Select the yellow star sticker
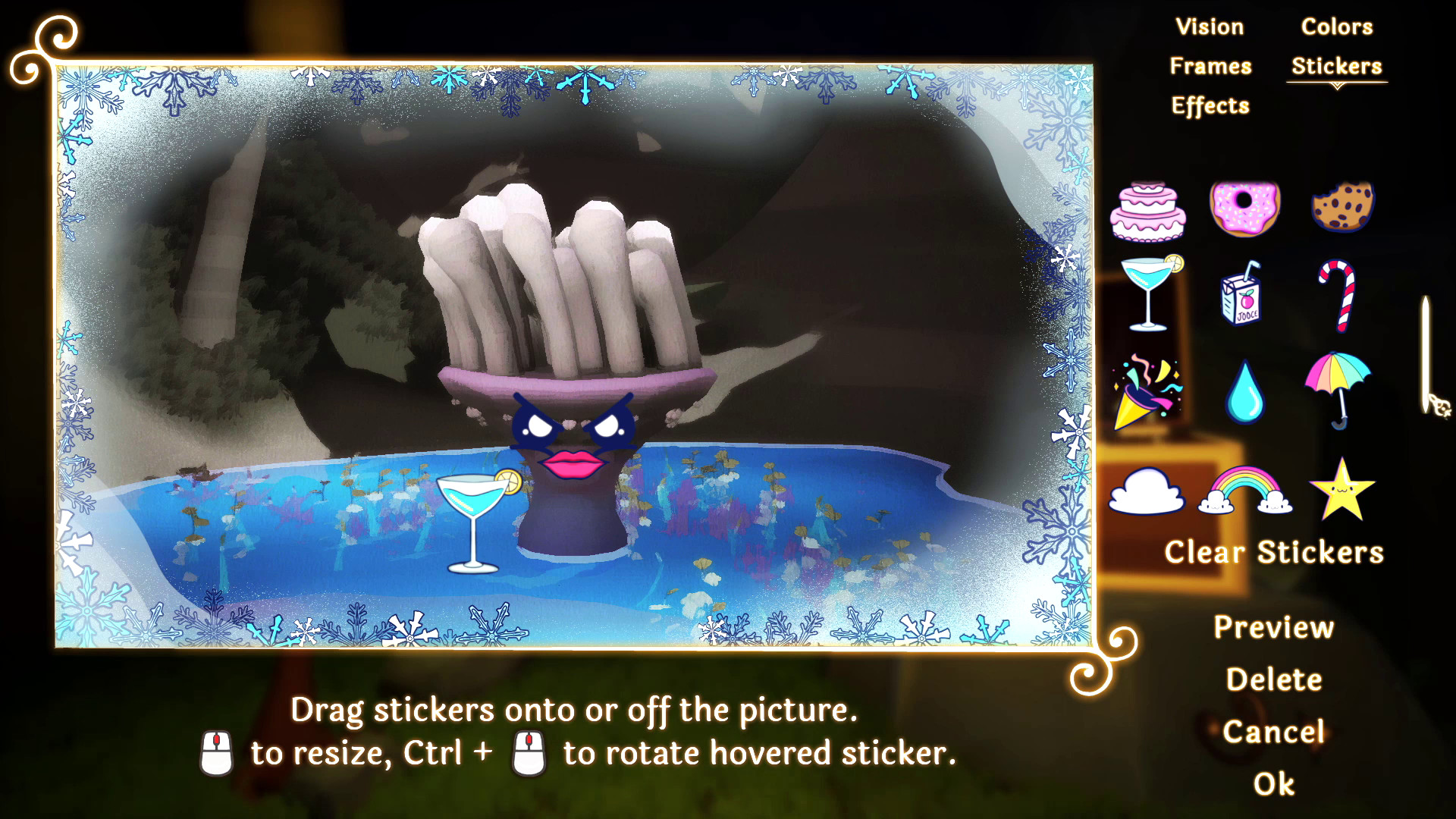This screenshot has height=819, width=1456. pos(1341,490)
